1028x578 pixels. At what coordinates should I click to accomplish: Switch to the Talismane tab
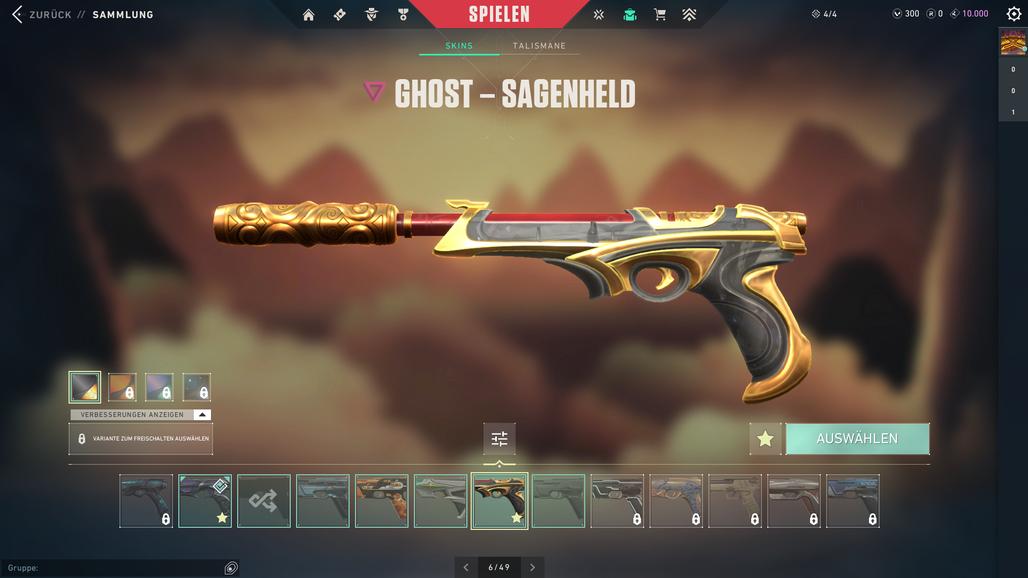coord(539,46)
